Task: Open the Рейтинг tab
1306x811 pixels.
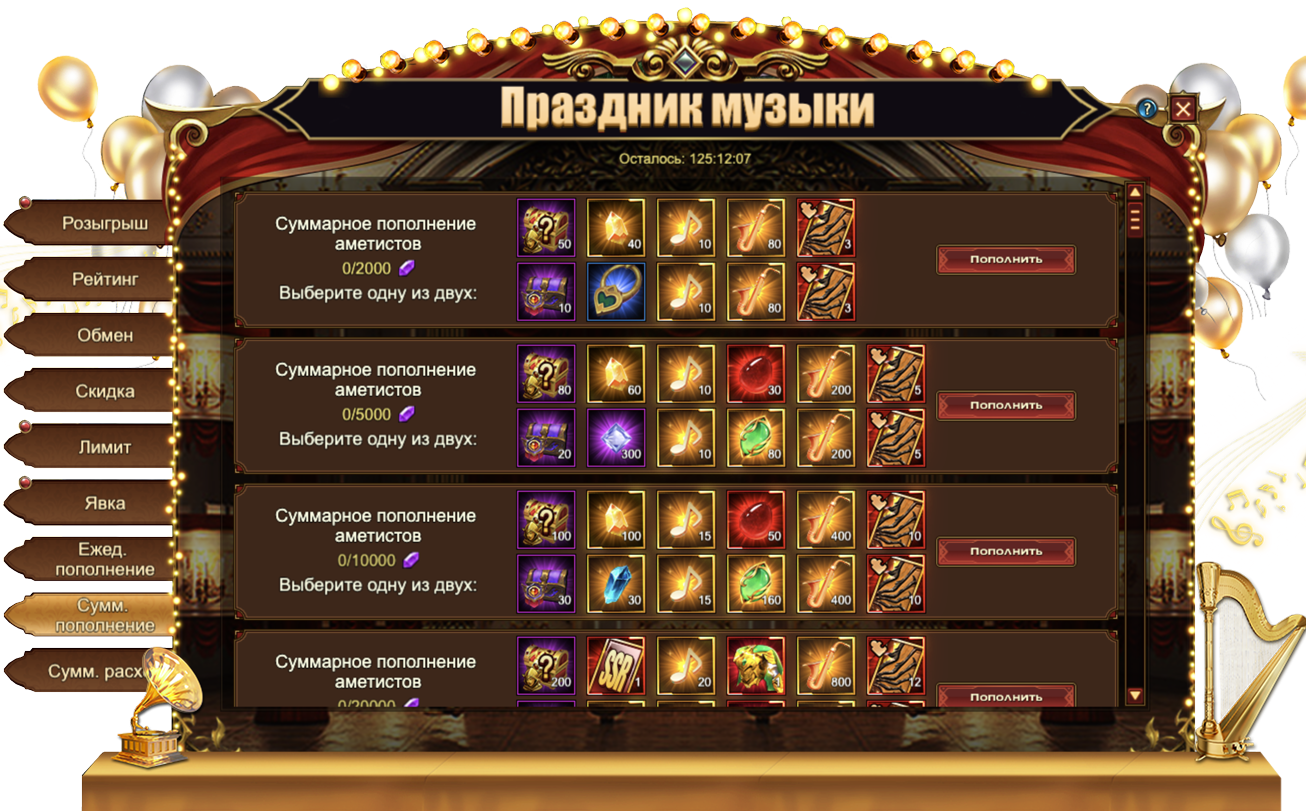Action: pyautogui.click(x=103, y=280)
